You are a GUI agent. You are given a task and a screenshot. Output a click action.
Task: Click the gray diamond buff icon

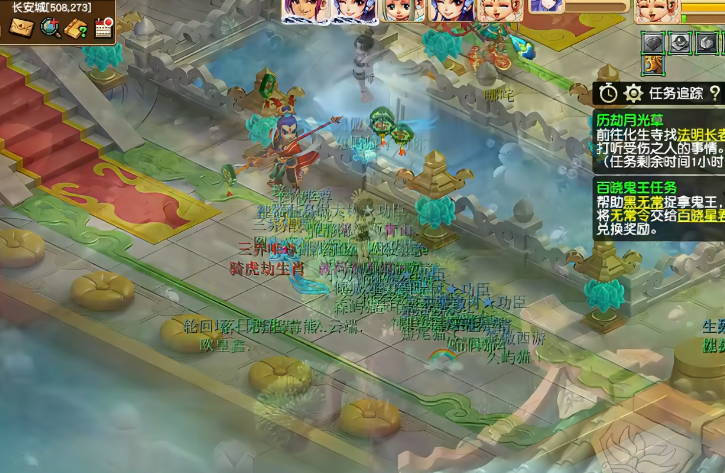point(652,43)
